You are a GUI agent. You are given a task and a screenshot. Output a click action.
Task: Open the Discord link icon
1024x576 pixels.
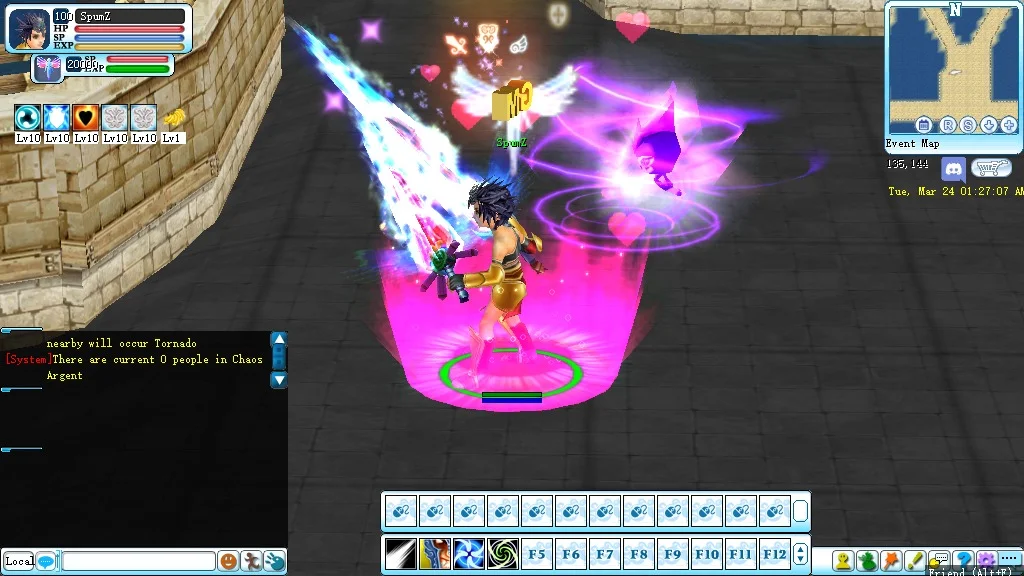pyautogui.click(x=953, y=169)
